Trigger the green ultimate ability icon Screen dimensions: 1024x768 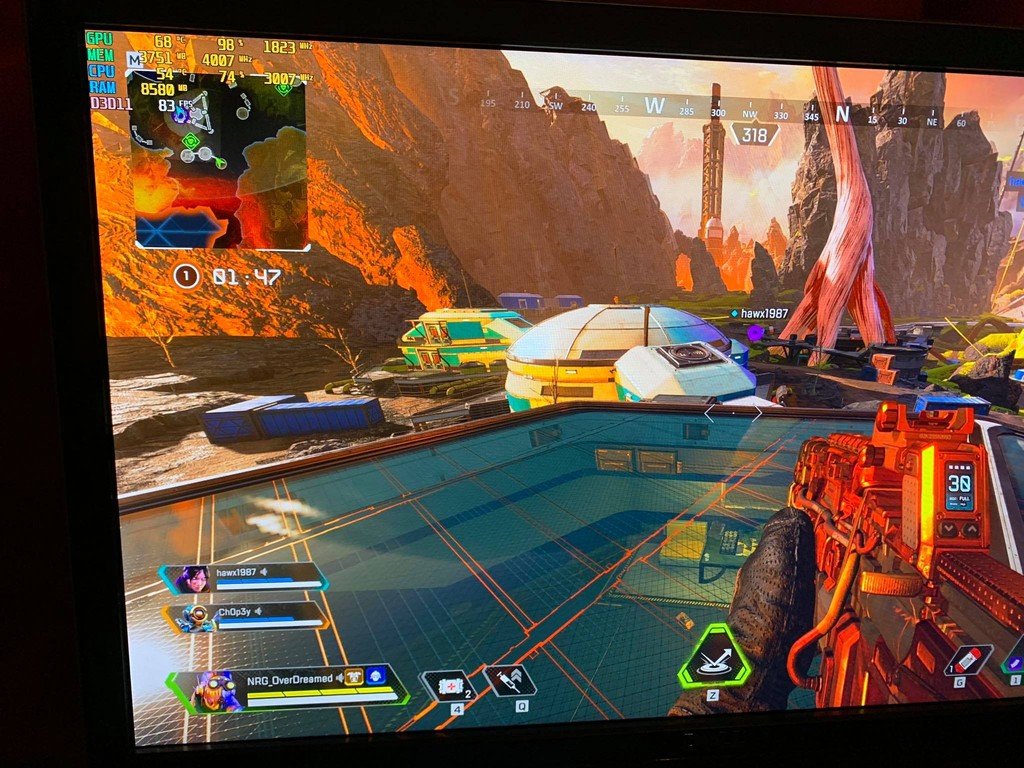(x=714, y=657)
